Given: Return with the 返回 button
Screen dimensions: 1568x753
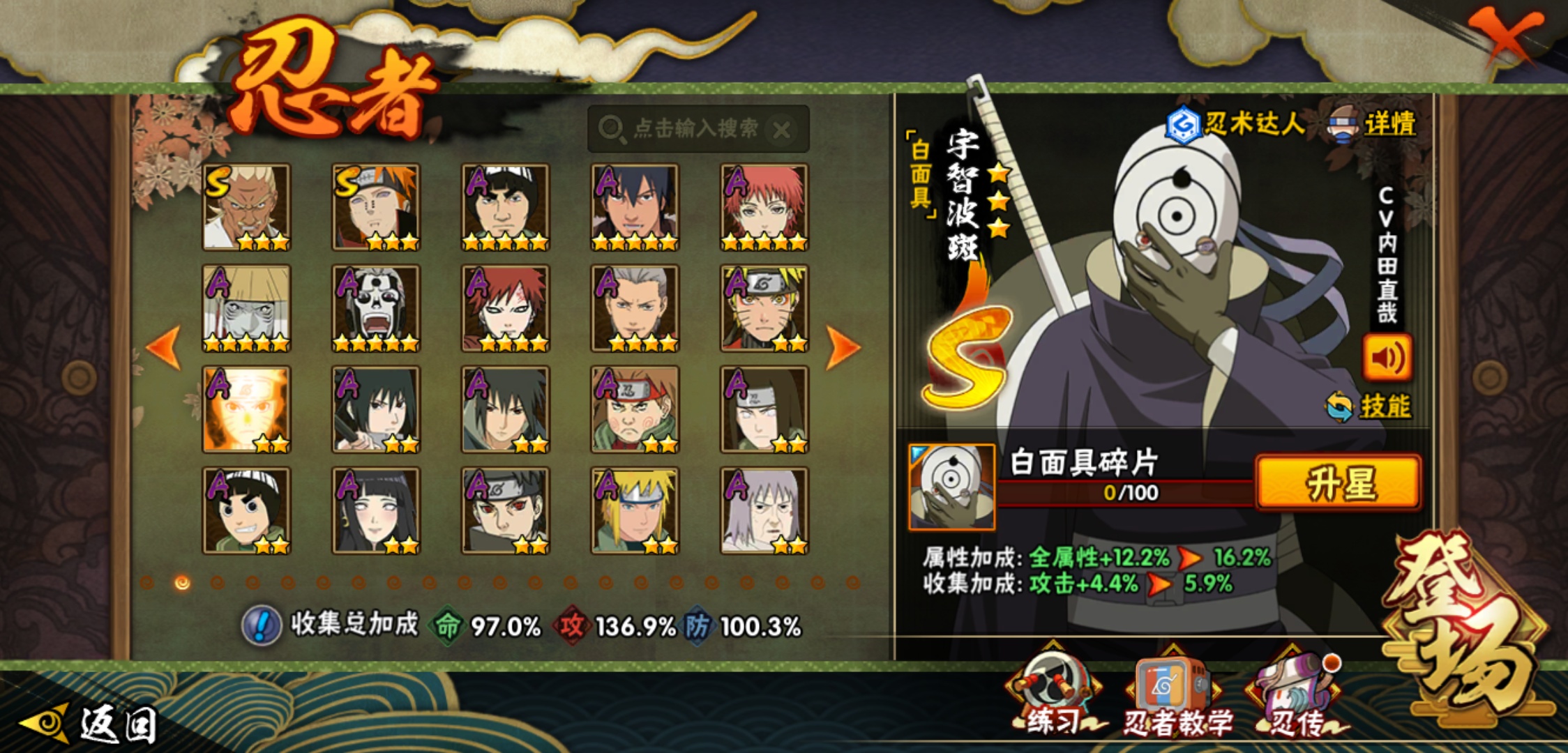Looking at the screenshot, I should [x=91, y=724].
